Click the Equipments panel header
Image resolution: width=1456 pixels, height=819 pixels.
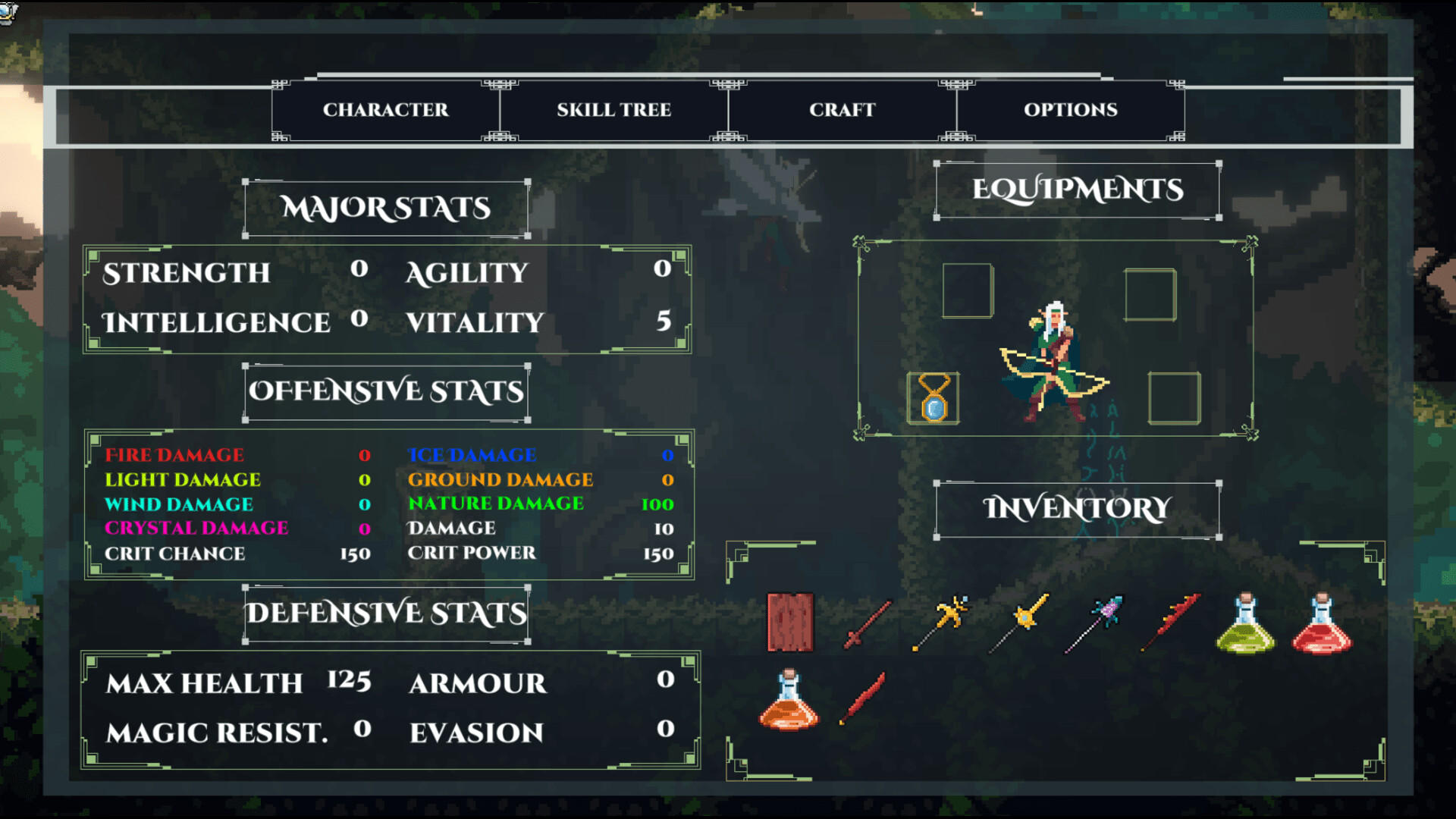1077,190
